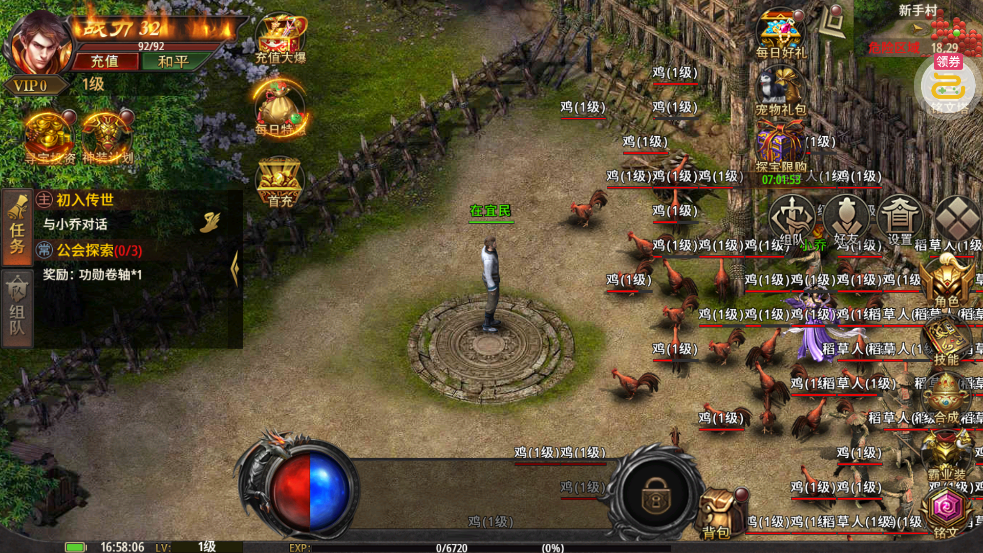Open the 技能 skills book

tap(946, 338)
